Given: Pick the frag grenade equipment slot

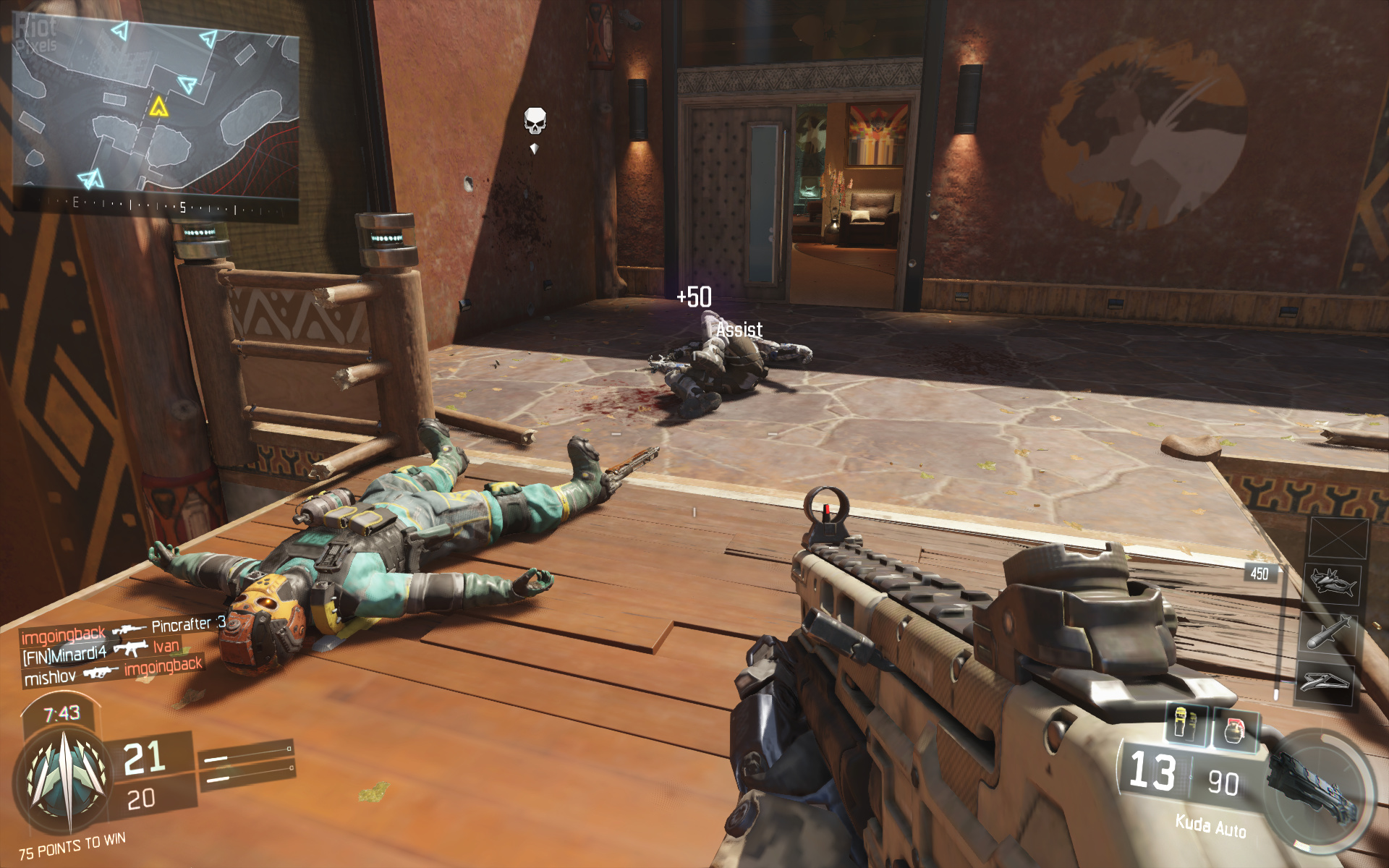Looking at the screenshot, I should 1236,728.
